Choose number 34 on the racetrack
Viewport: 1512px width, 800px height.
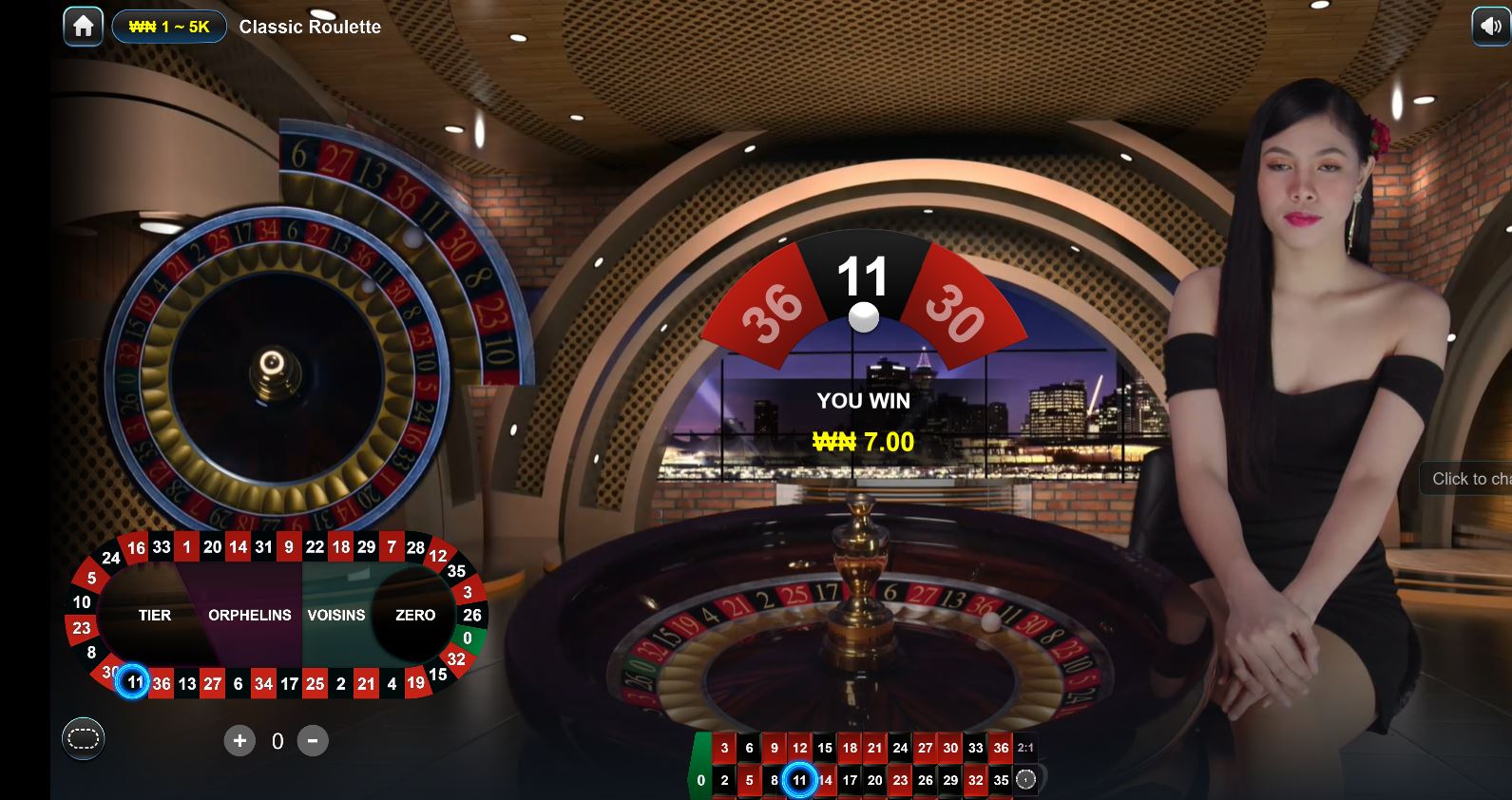pos(263,683)
